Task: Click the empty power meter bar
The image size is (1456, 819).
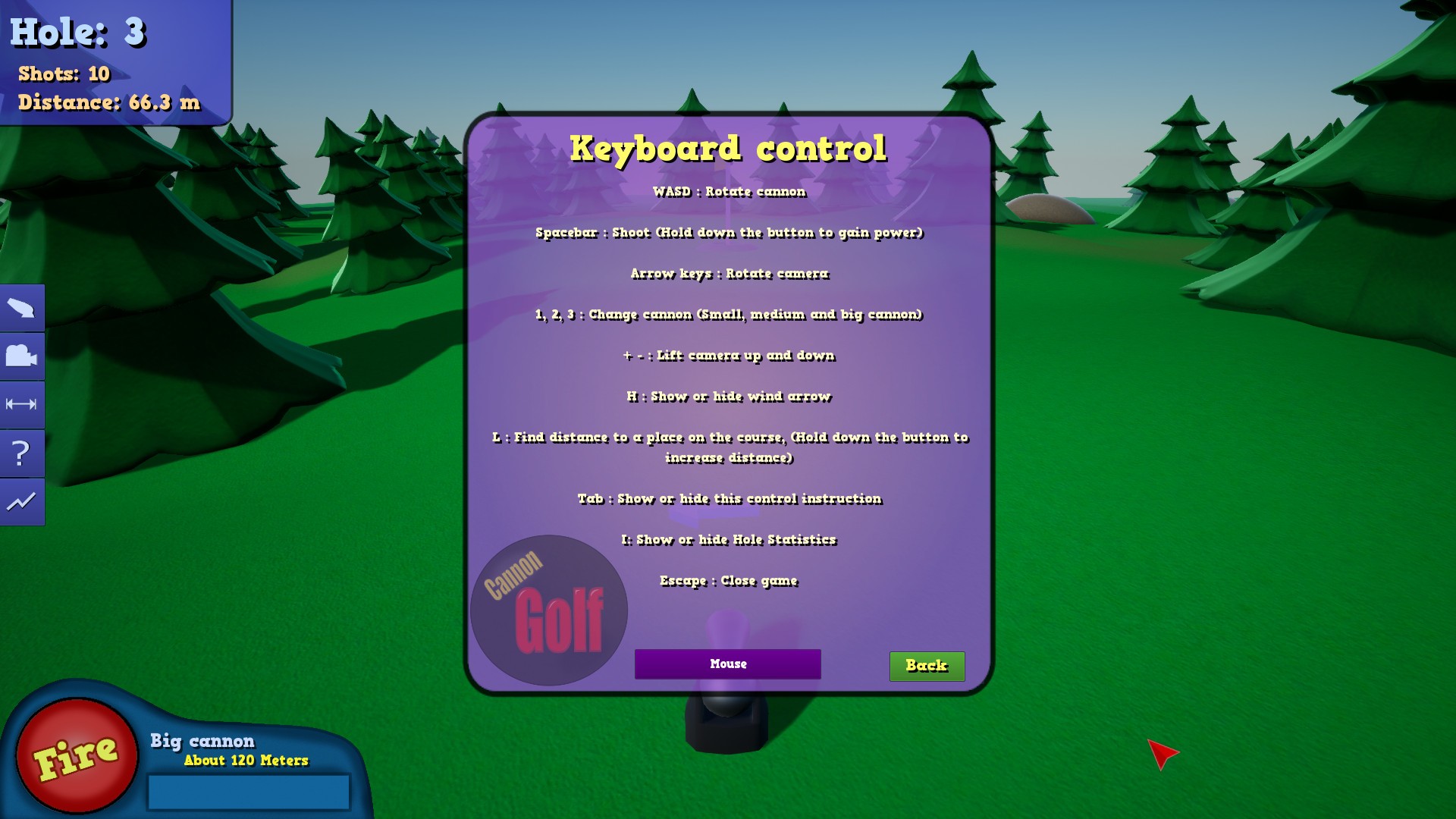Action: point(248,791)
